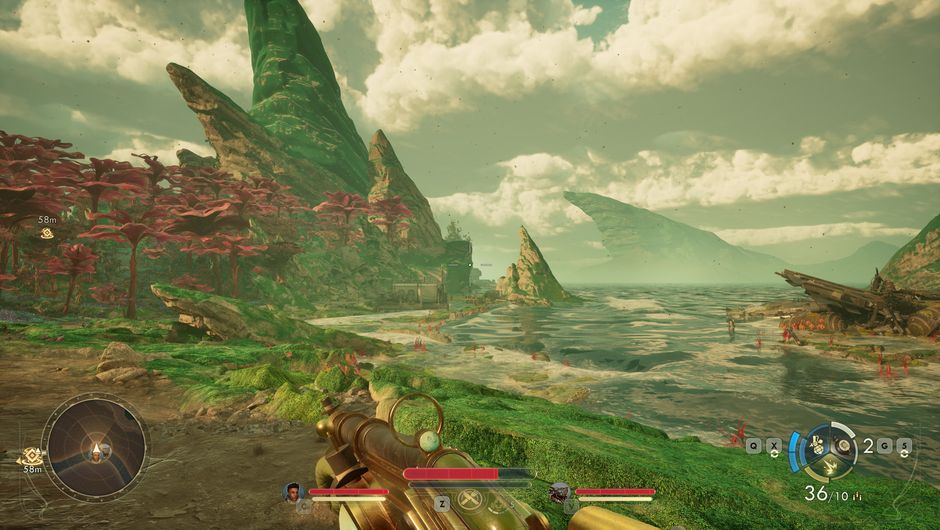Click the circular minimap
The height and width of the screenshot is (530, 940).
95,446
